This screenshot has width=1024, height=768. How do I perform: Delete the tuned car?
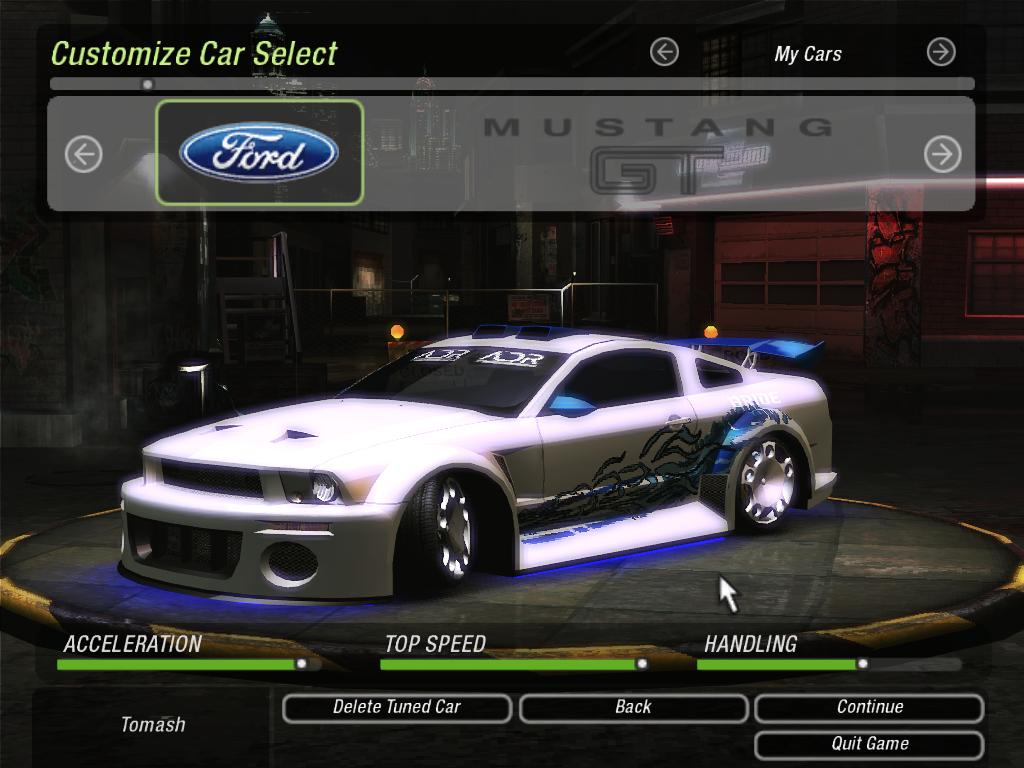click(x=397, y=708)
